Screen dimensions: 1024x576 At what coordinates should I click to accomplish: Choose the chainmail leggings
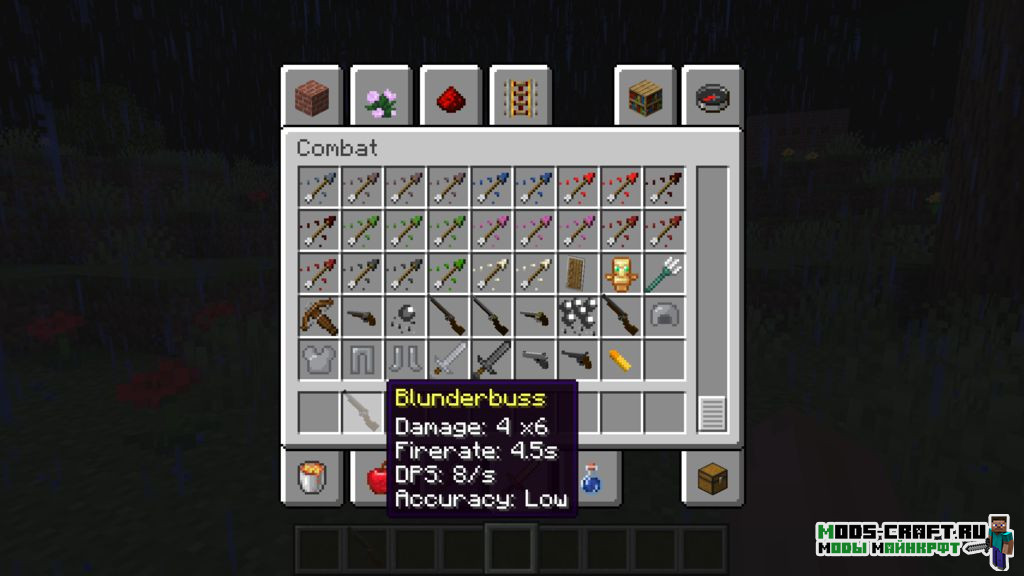(362, 360)
